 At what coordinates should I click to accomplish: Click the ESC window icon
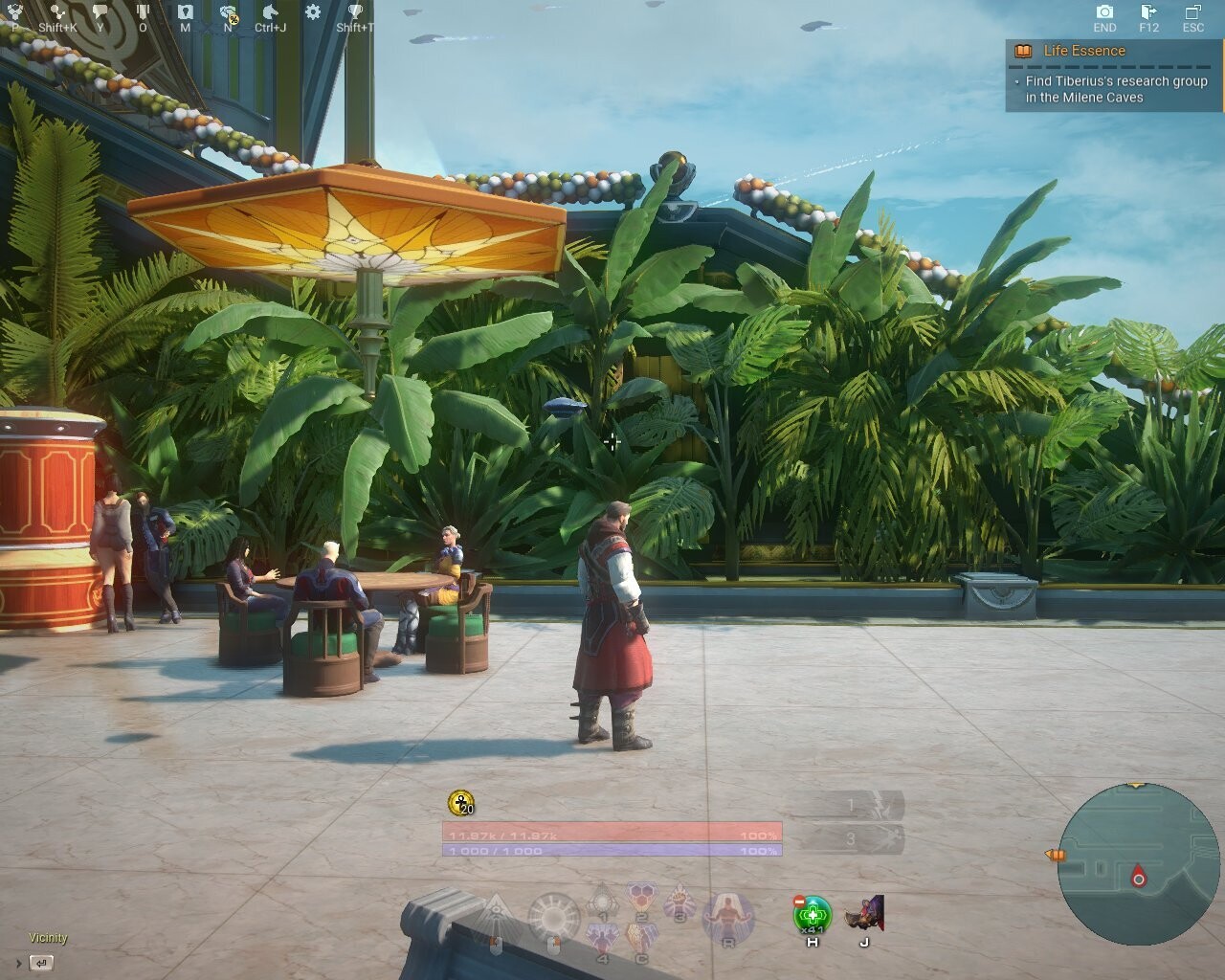pos(1194,11)
